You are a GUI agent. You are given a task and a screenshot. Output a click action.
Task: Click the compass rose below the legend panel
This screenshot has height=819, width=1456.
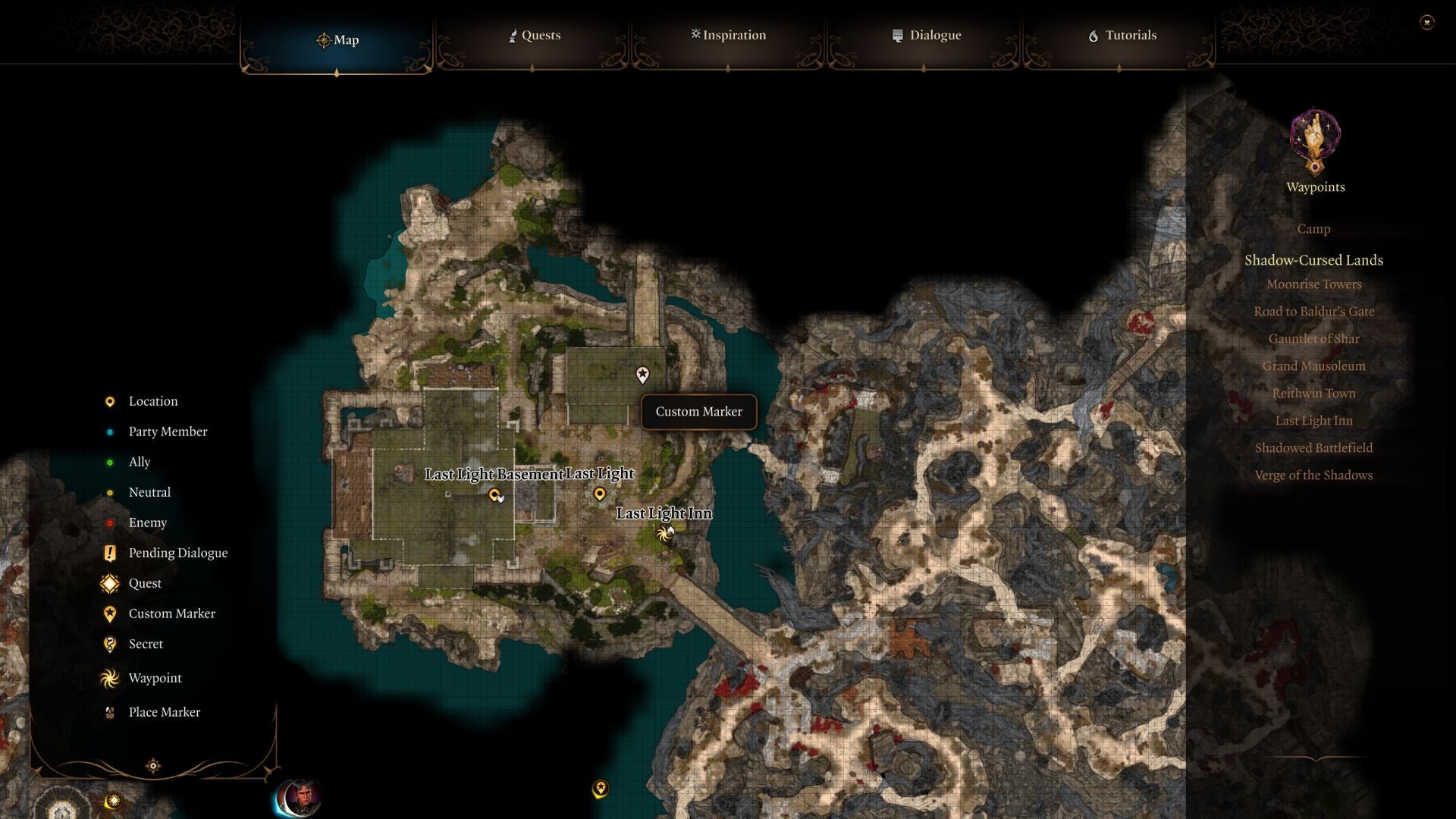click(x=153, y=766)
